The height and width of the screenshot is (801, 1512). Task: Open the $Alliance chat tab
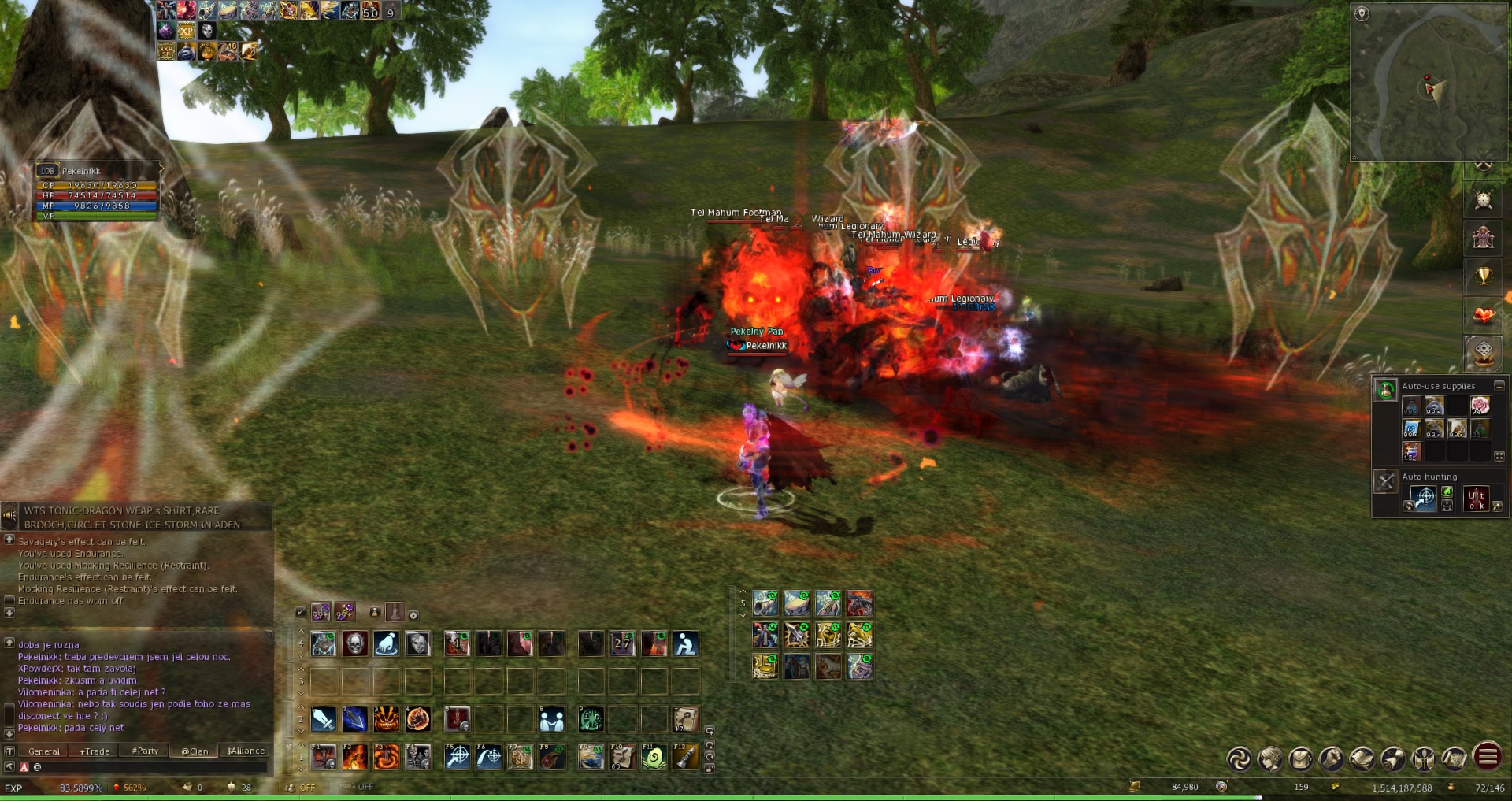coord(246,751)
